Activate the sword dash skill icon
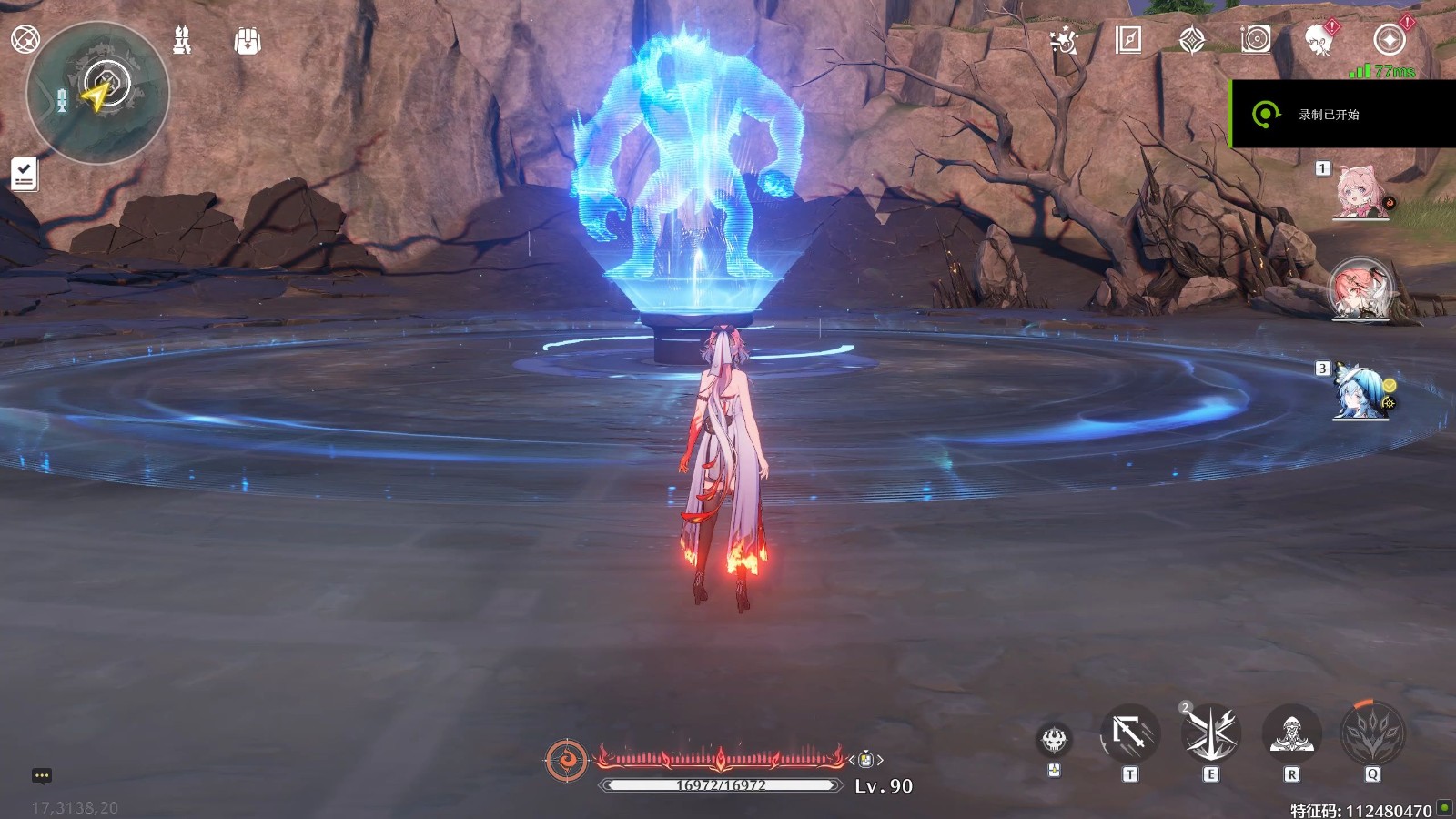Viewport: 1456px width, 819px height. tap(1129, 733)
